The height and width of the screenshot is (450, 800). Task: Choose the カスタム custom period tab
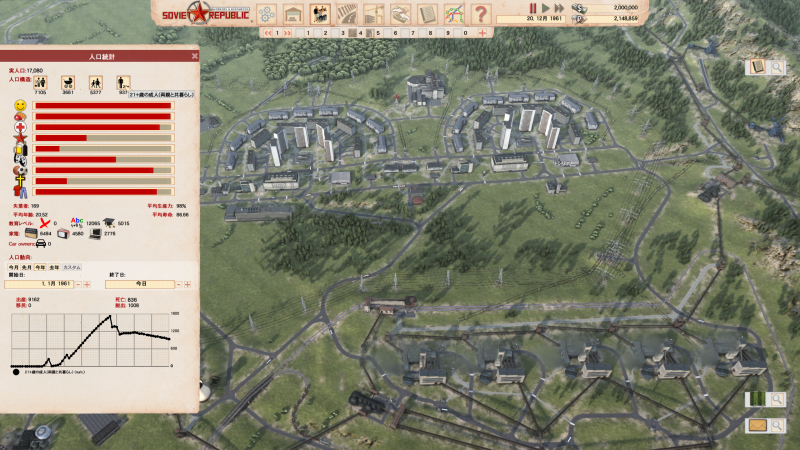pos(72,267)
